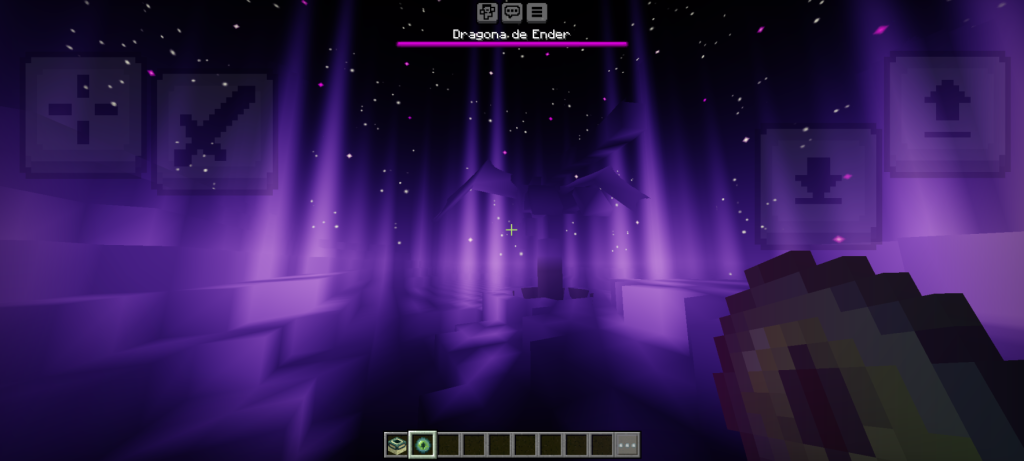This screenshot has width=1024, height=461.
Task: Tap the down arrow sneak button
Action: coord(819,183)
